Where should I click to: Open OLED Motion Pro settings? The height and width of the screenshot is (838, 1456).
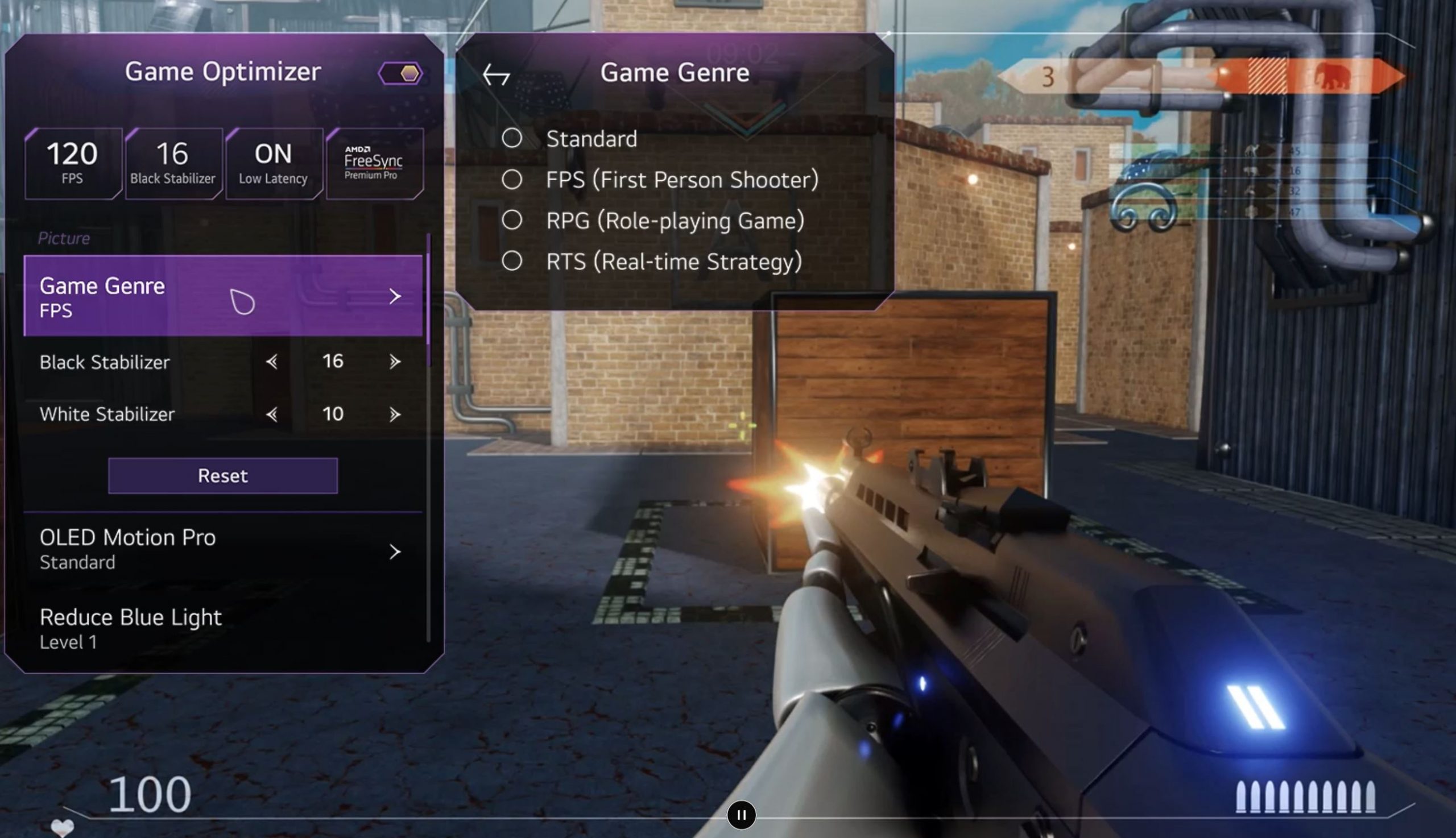pos(222,550)
